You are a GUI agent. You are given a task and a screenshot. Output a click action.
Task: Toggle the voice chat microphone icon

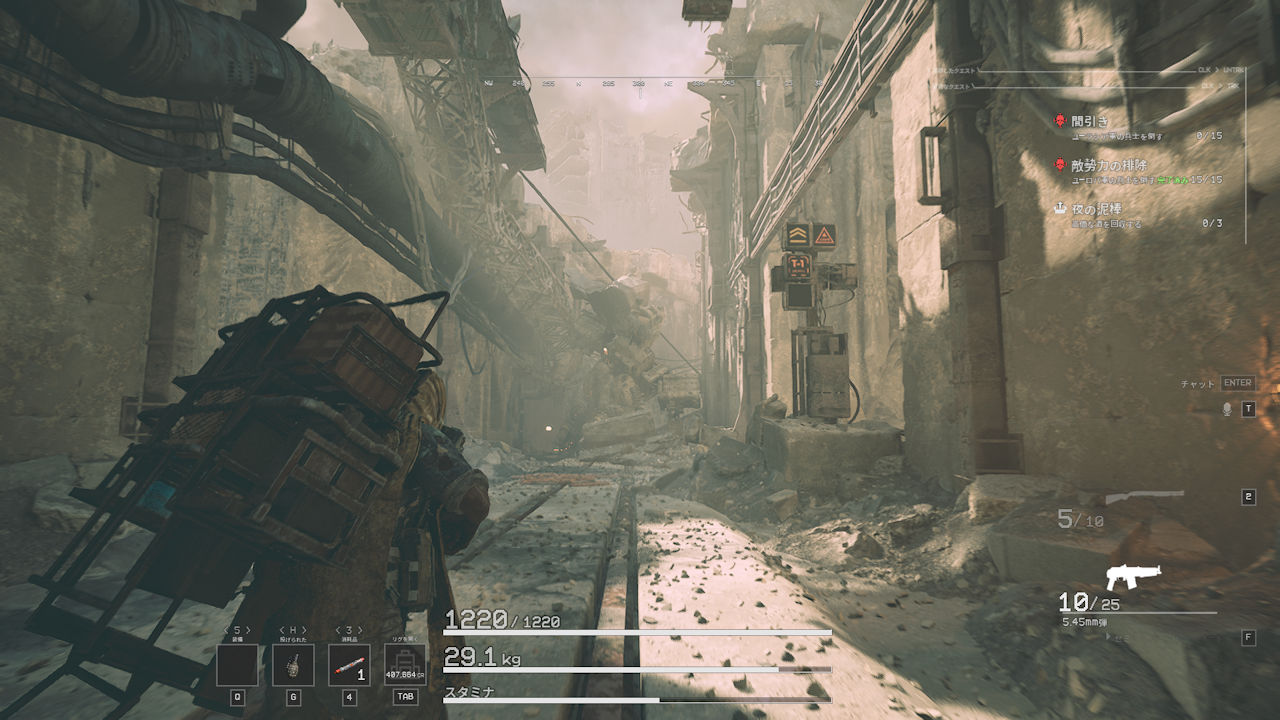point(1227,409)
